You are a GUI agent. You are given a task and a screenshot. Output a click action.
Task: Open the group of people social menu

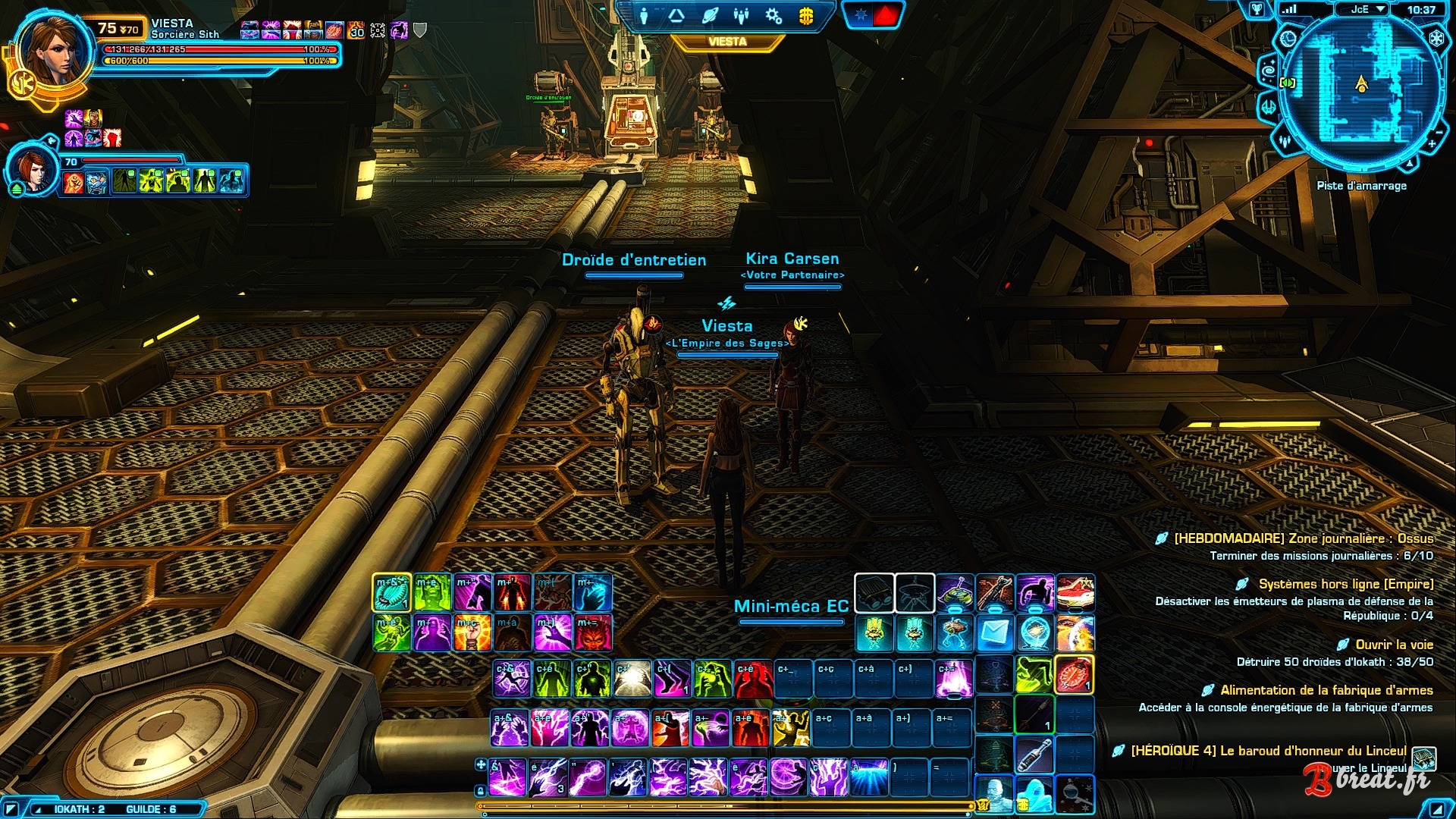742,16
